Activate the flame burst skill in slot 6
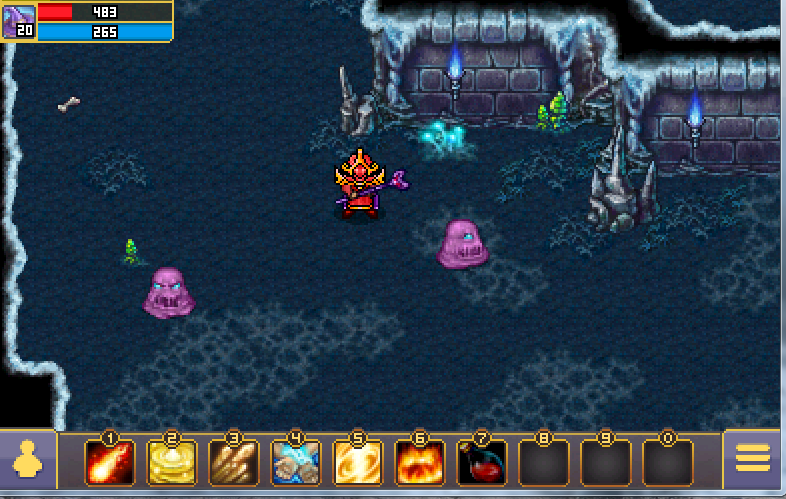786x499 pixels. pos(420,463)
